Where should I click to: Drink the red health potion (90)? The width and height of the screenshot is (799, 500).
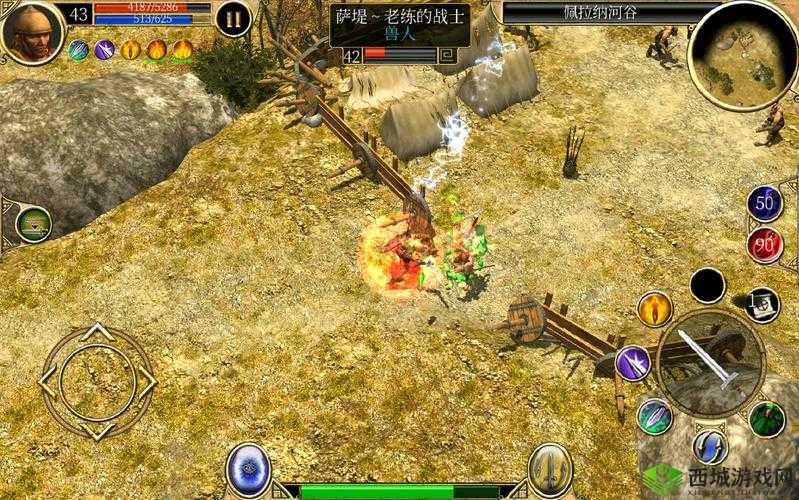click(x=766, y=245)
